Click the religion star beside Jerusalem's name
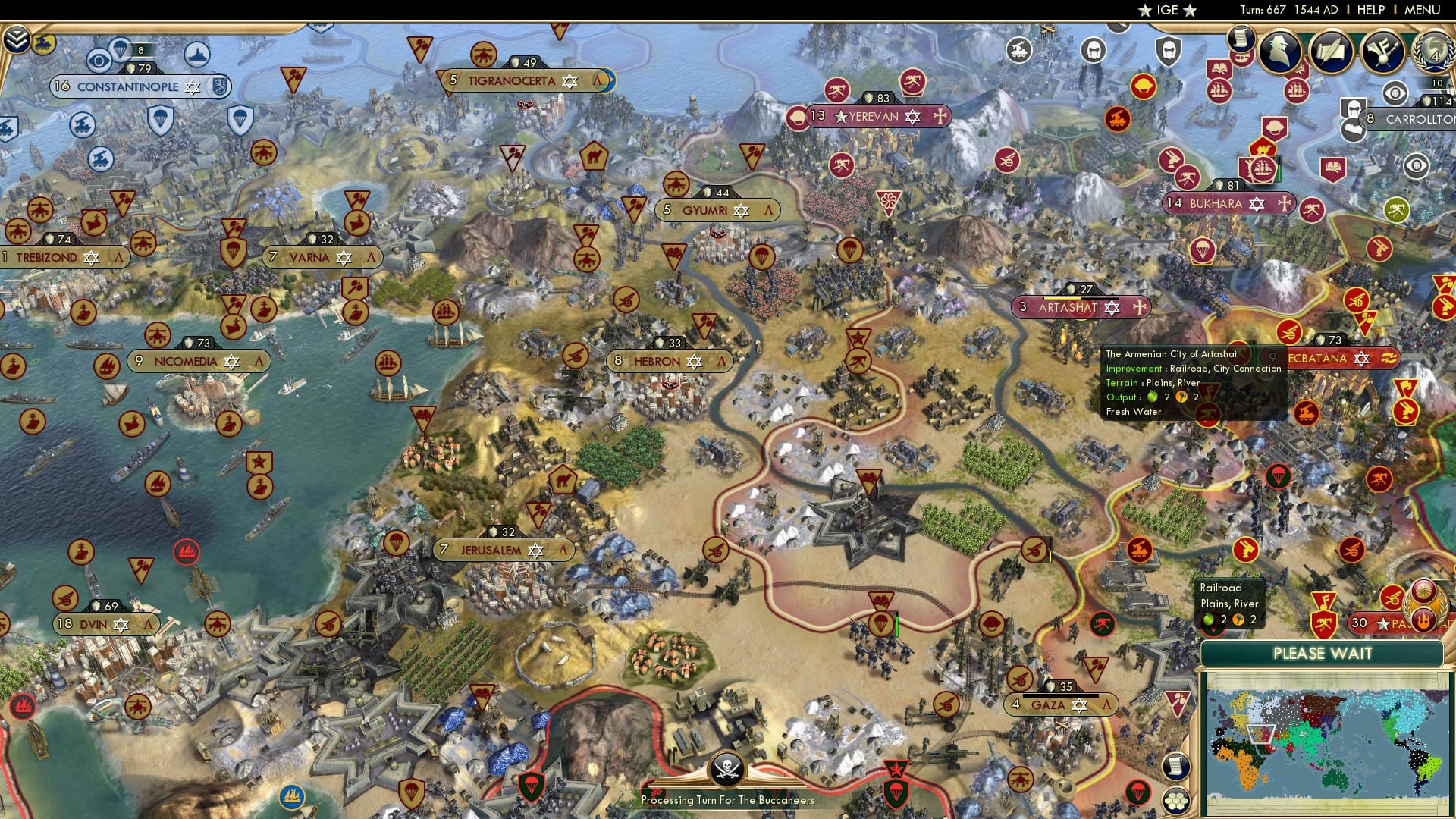This screenshot has width=1456, height=819. [535, 551]
